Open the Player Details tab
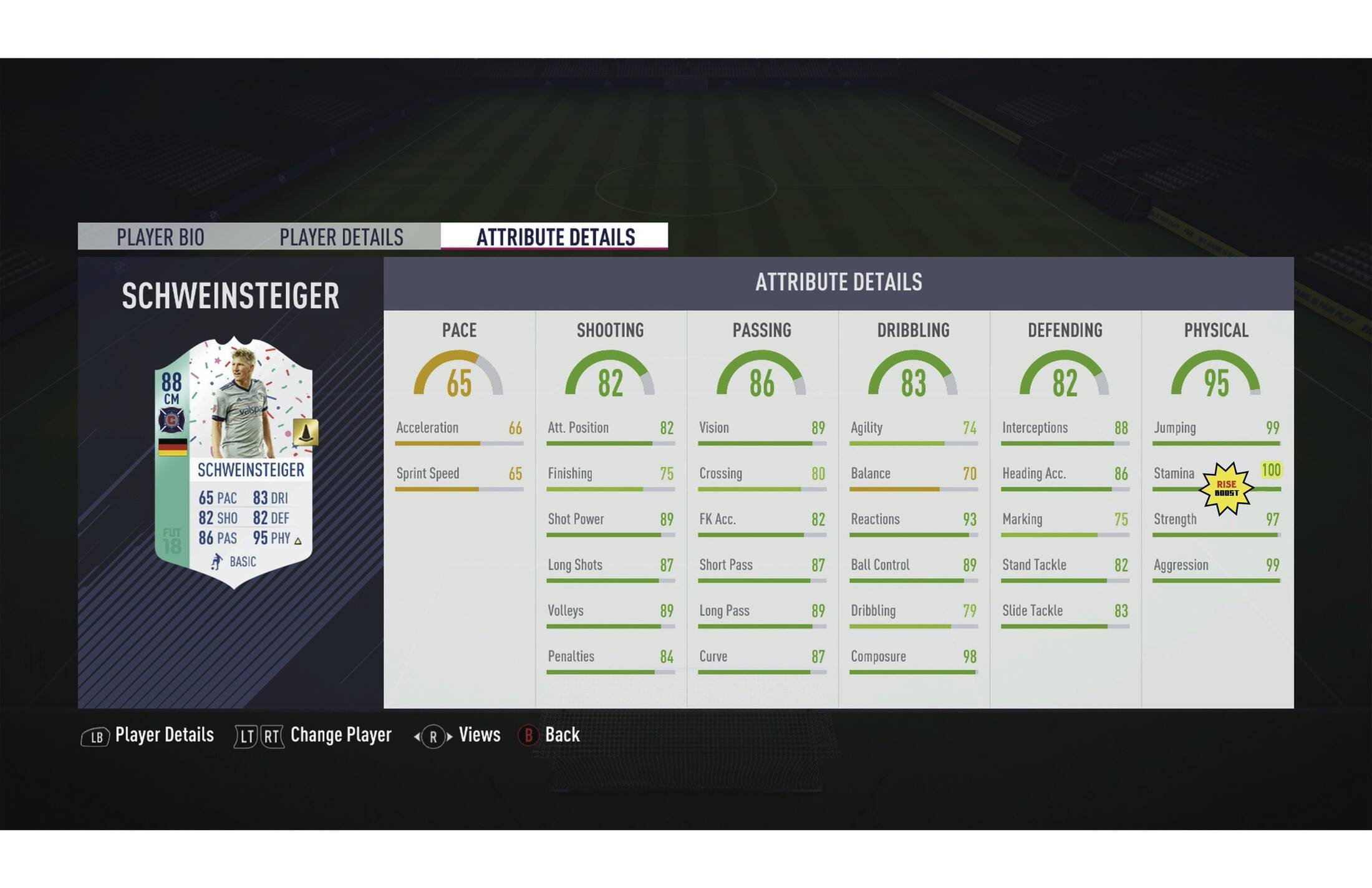The height and width of the screenshot is (888, 1372). click(341, 237)
